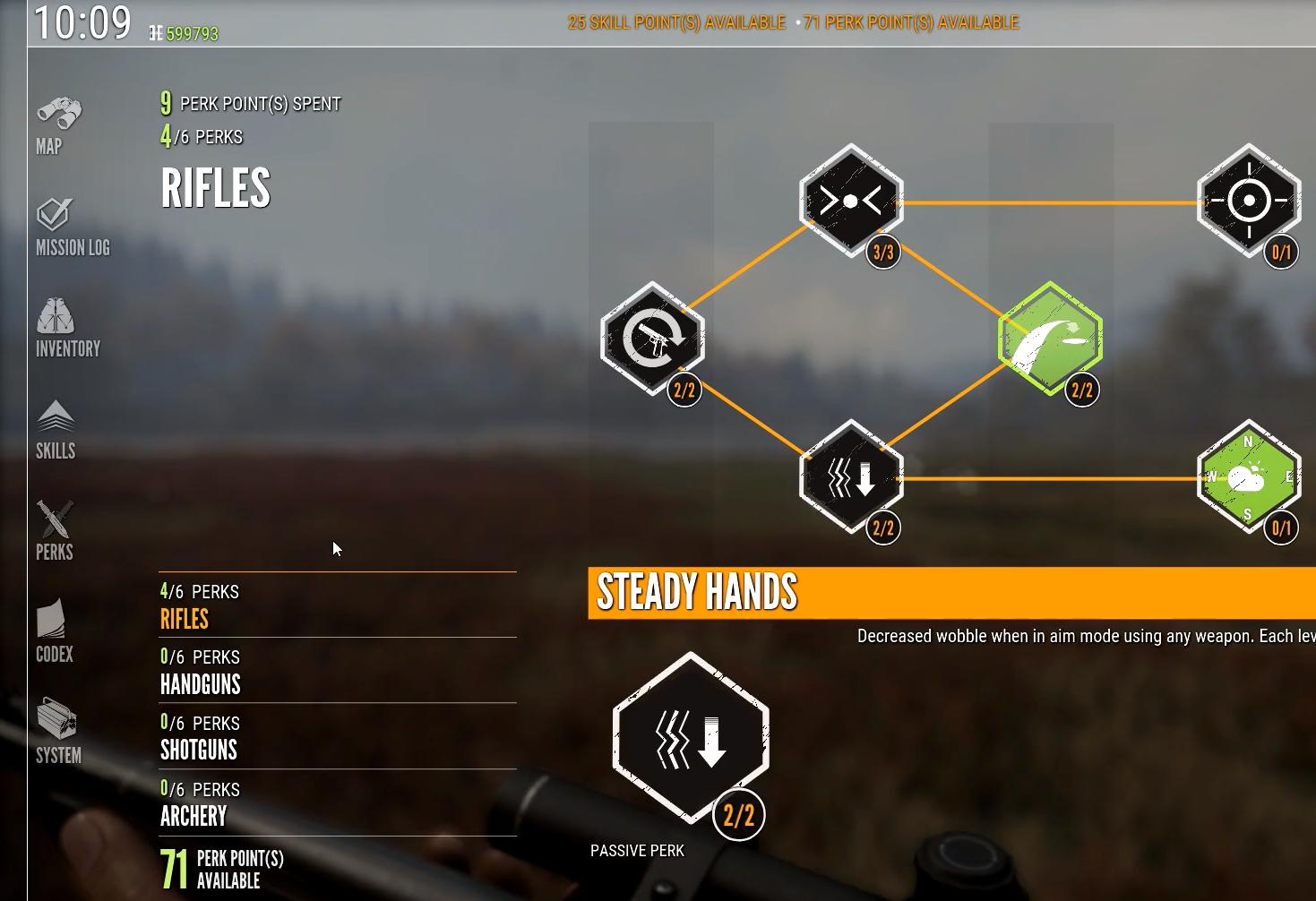Select the crosshair perk node
The width and height of the screenshot is (1316, 901).
1249,202
